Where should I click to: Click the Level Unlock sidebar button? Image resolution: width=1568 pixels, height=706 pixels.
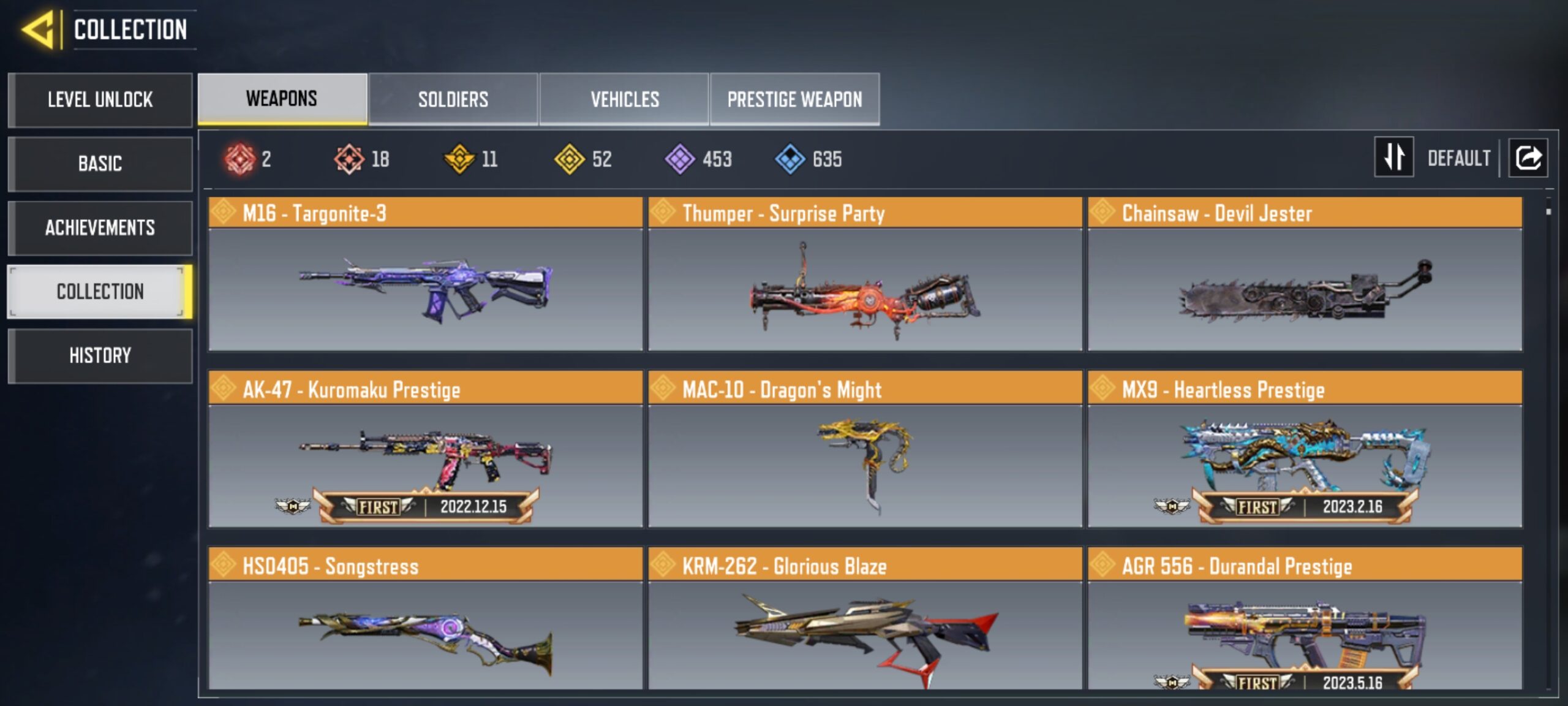(x=100, y=100)
